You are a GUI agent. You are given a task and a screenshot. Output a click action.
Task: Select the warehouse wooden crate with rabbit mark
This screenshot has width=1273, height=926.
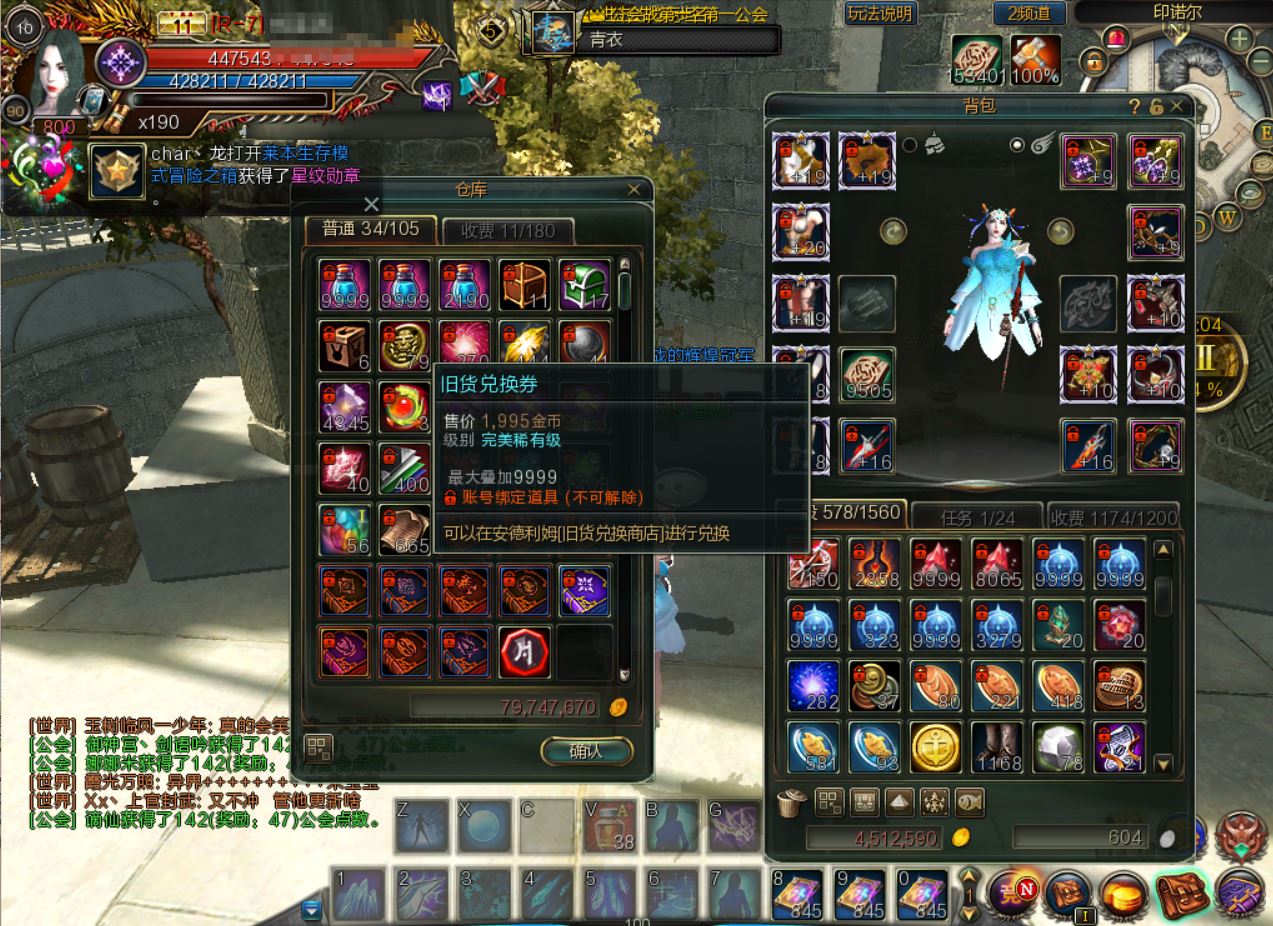tap(345, 346)
